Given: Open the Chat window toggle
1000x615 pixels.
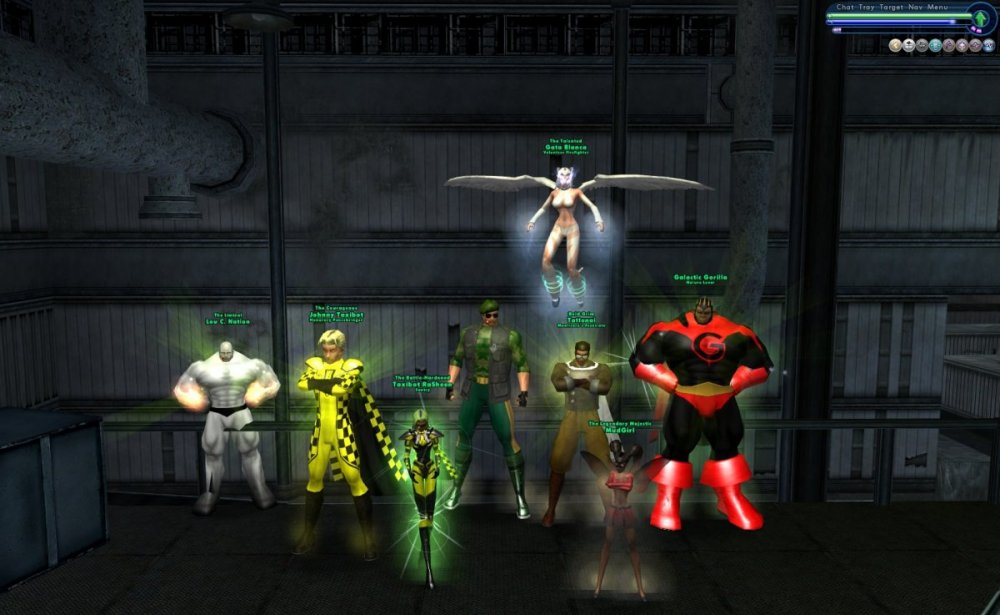Looking at the screenshot, I should [843, 6].
